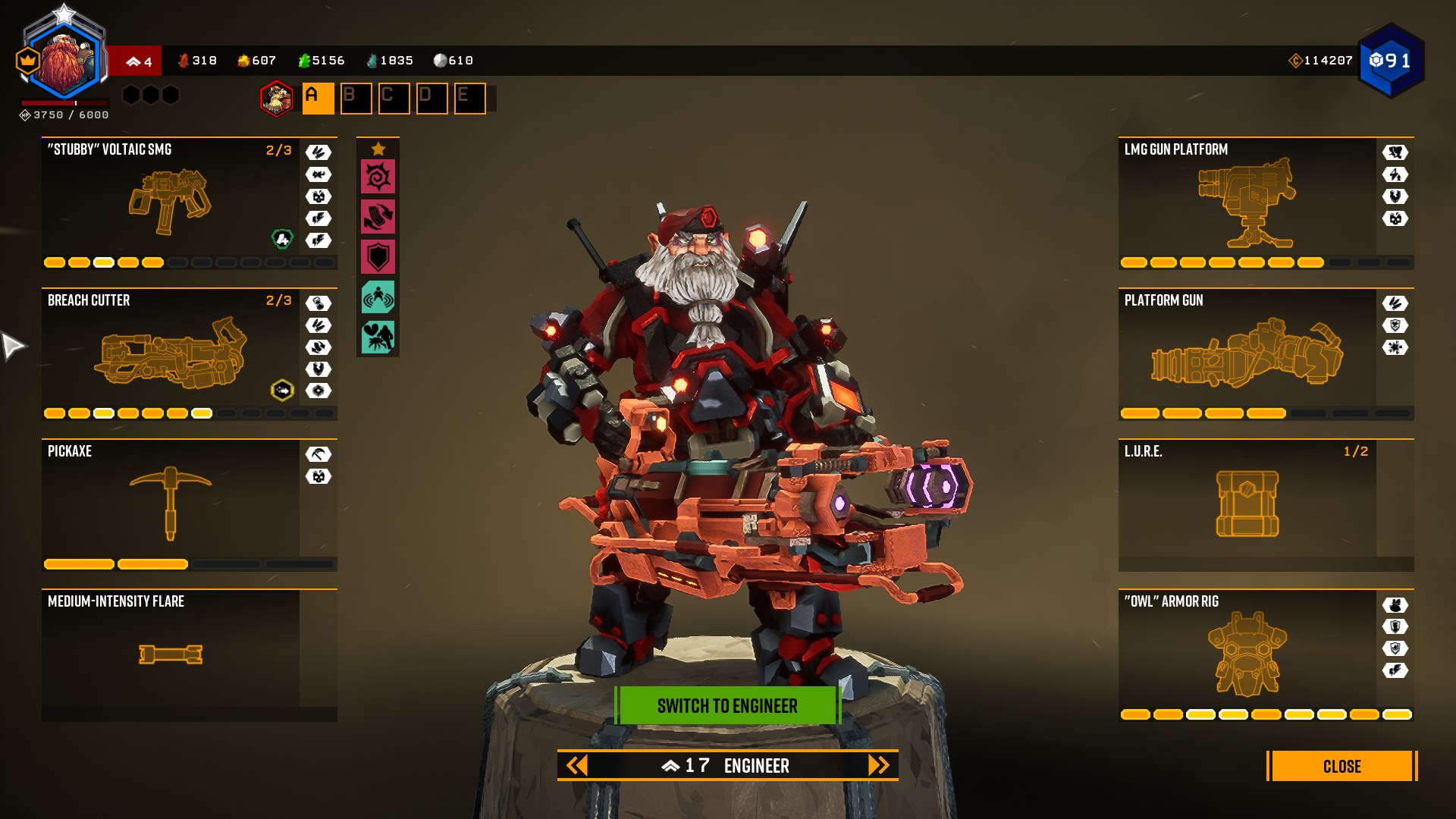Click the dwarf portrait next to loadouts

pyautogui.click(x=277, y=99)
